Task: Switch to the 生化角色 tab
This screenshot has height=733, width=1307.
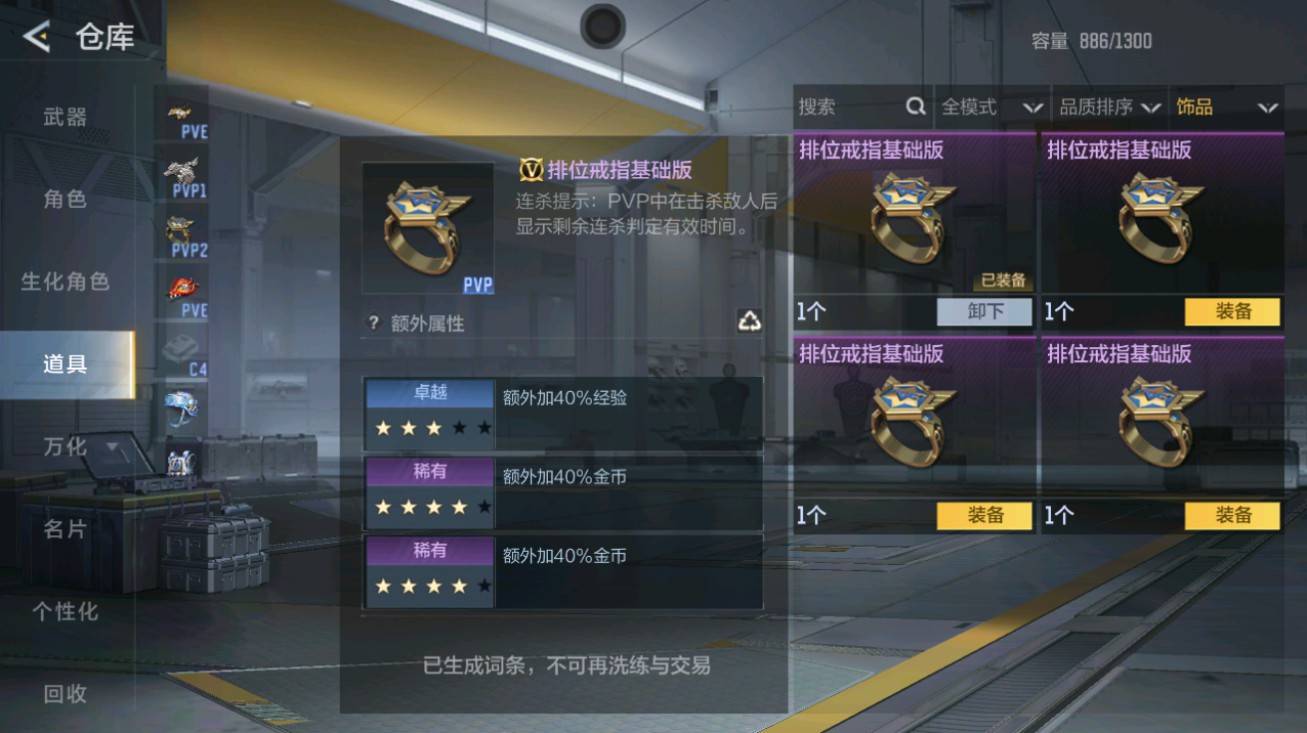Action: pyautogui.click(x=65, y=282)
